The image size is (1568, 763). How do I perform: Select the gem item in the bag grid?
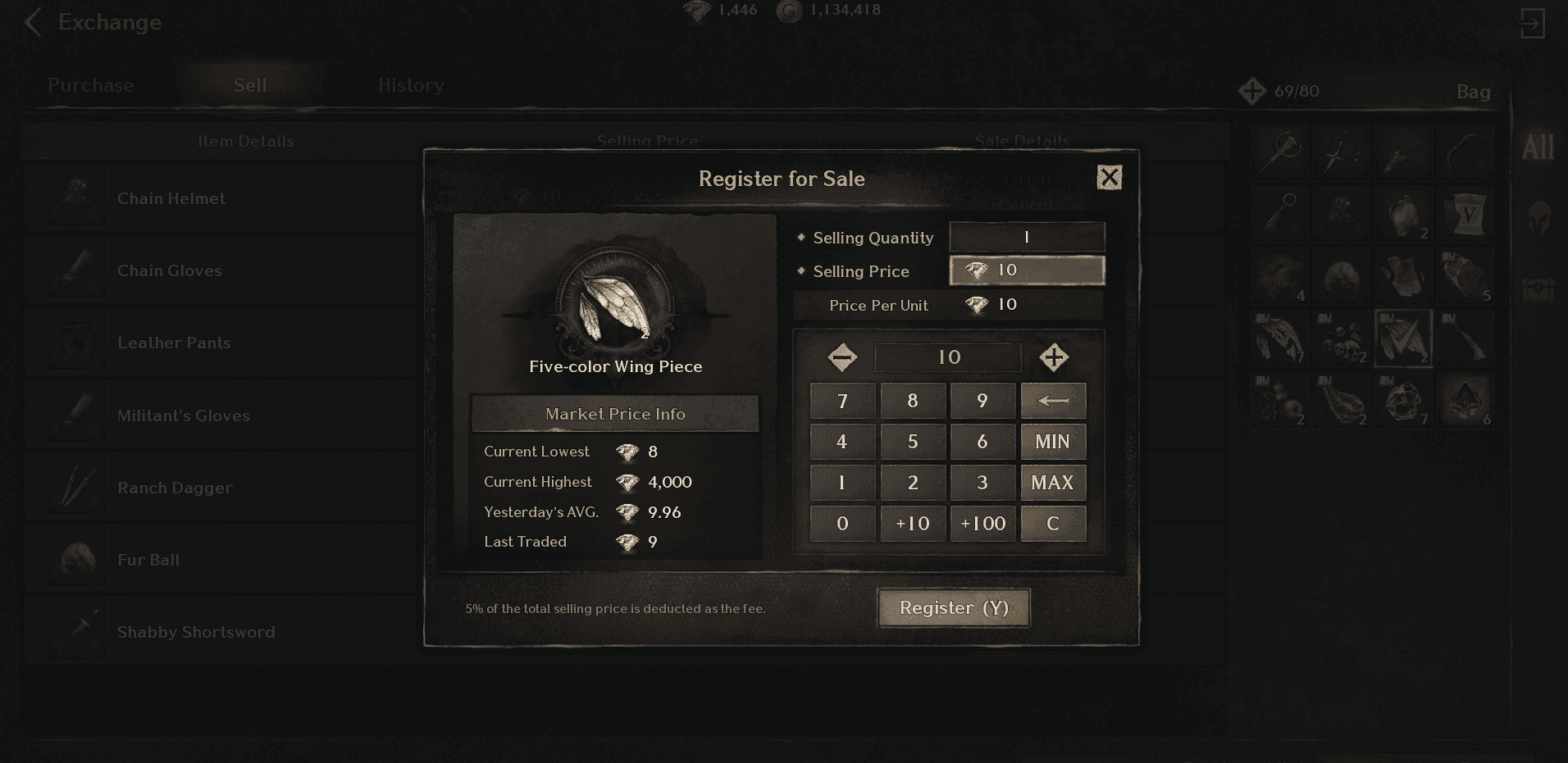(x=1465, y=400)
